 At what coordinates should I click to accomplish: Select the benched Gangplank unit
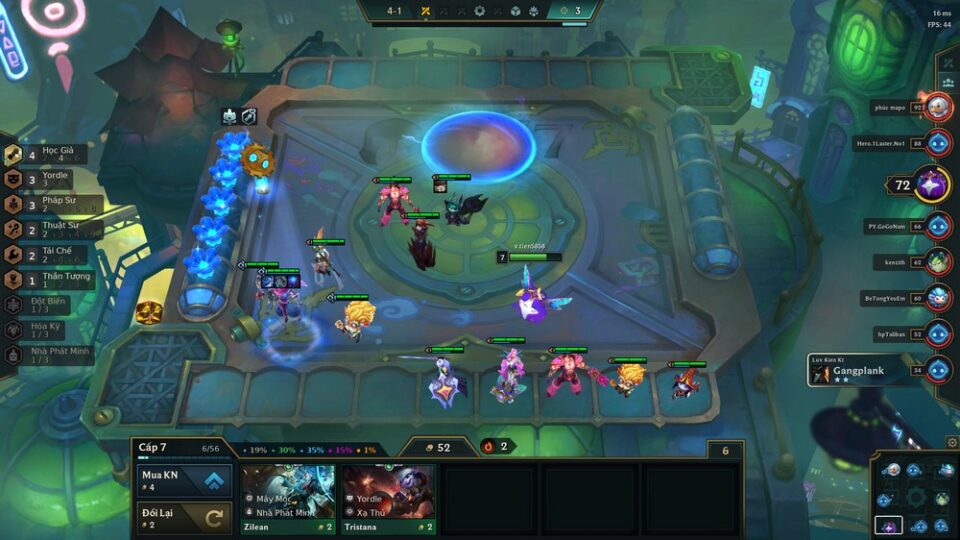[685, 383]
